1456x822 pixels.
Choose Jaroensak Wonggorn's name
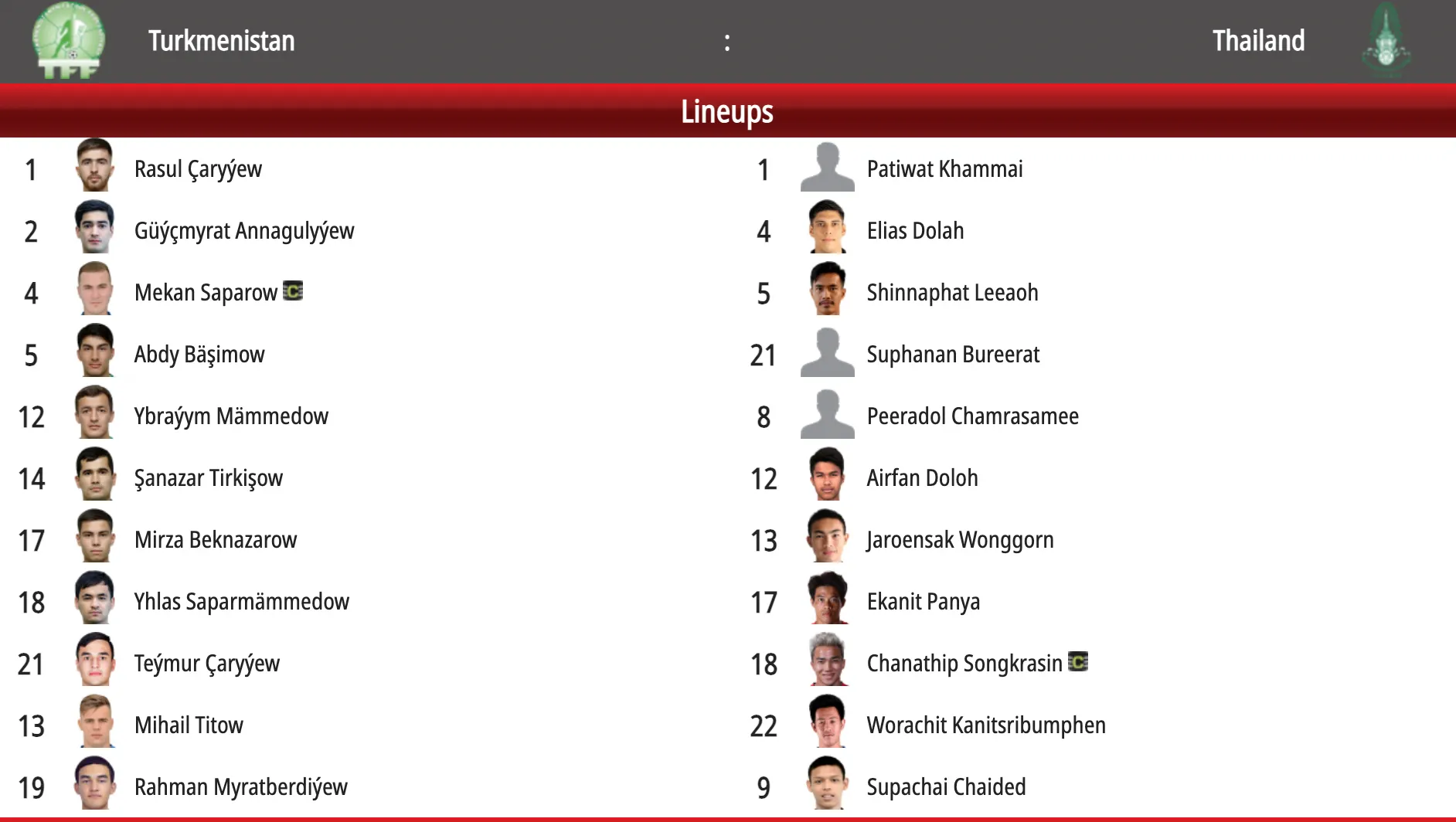coord(960,540)
